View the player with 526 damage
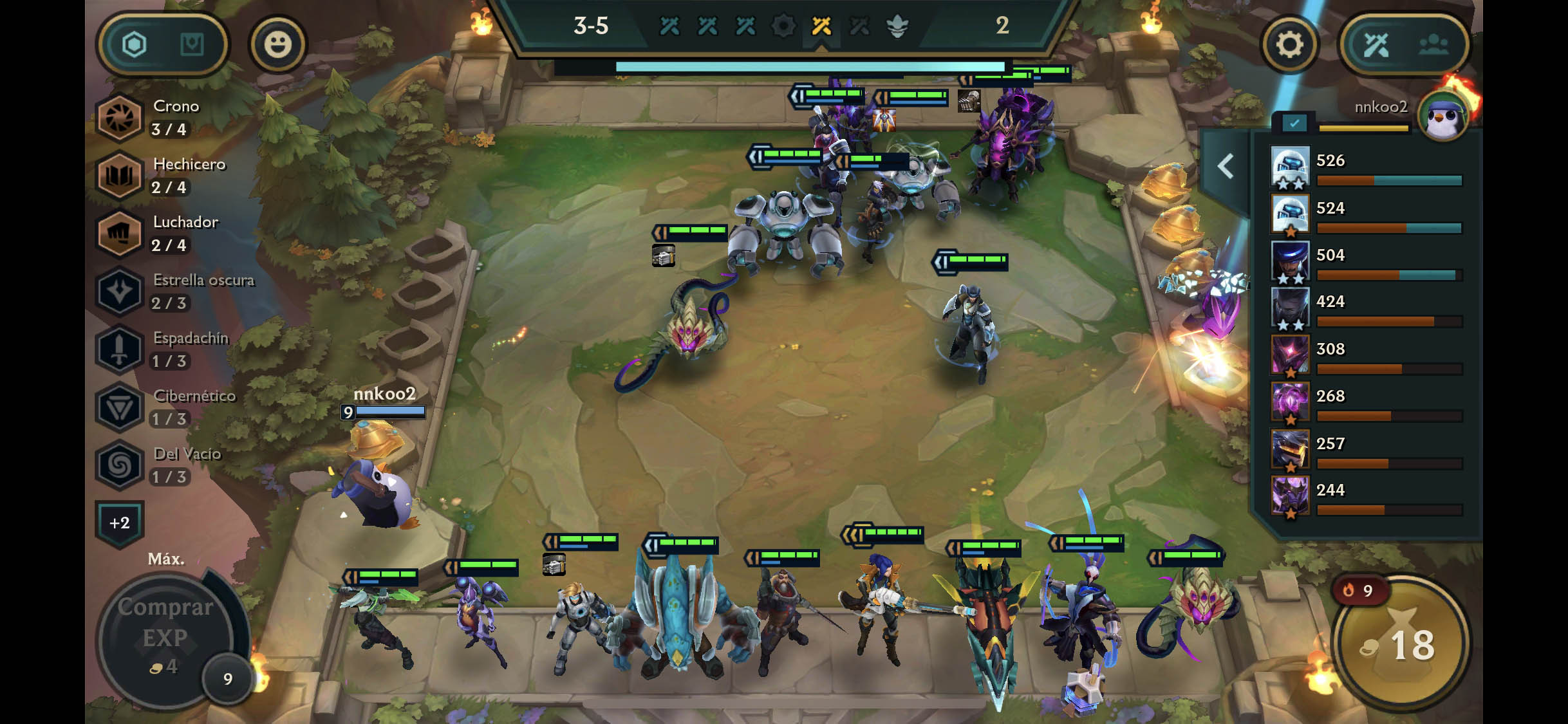This screenshot has width=1568, height=724. coord(1291,167)
